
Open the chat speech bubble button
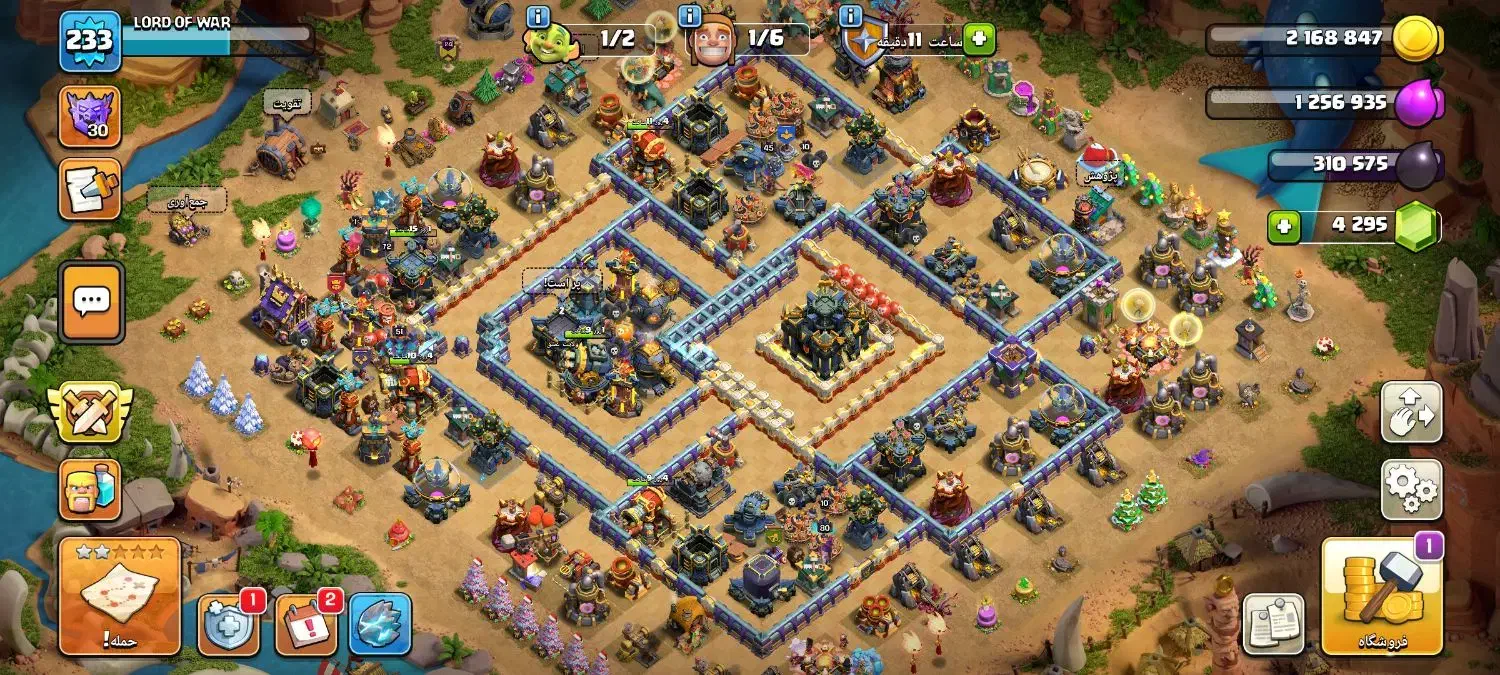click(x=91, y=301)
